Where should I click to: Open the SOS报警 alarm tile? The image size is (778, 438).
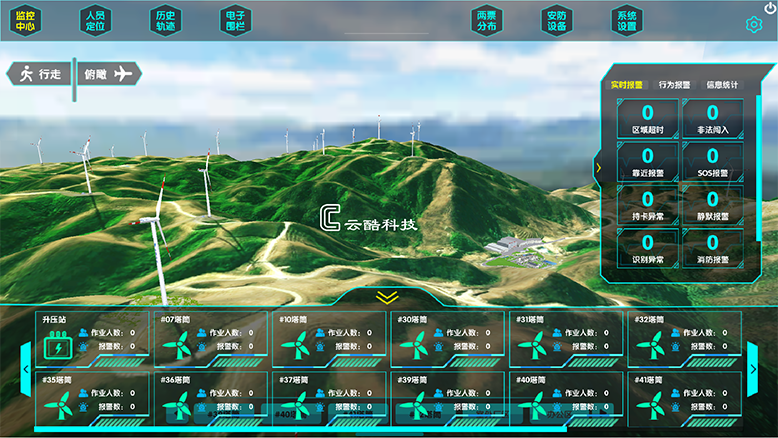712,161
